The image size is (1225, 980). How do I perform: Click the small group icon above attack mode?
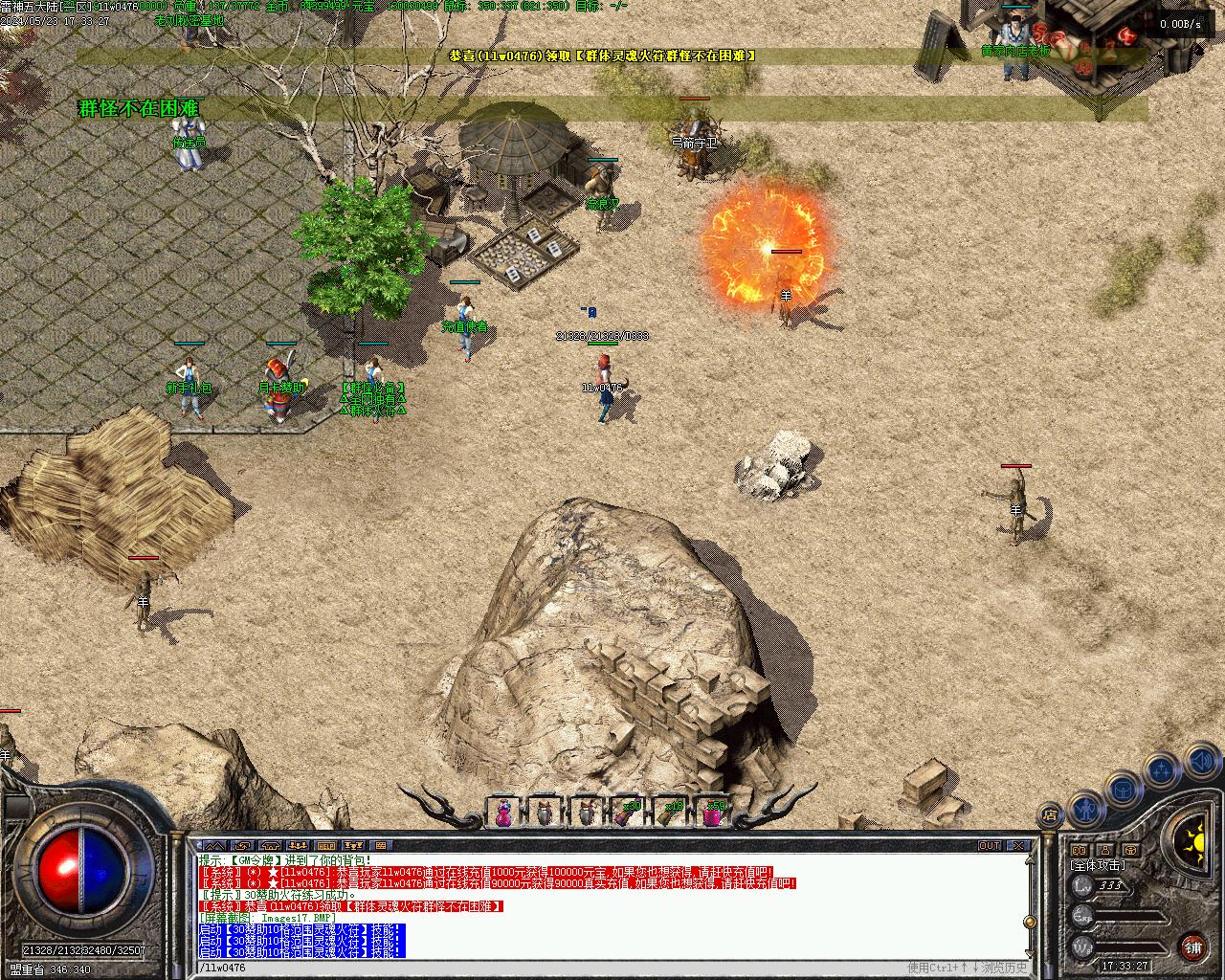click(1080, 850)
